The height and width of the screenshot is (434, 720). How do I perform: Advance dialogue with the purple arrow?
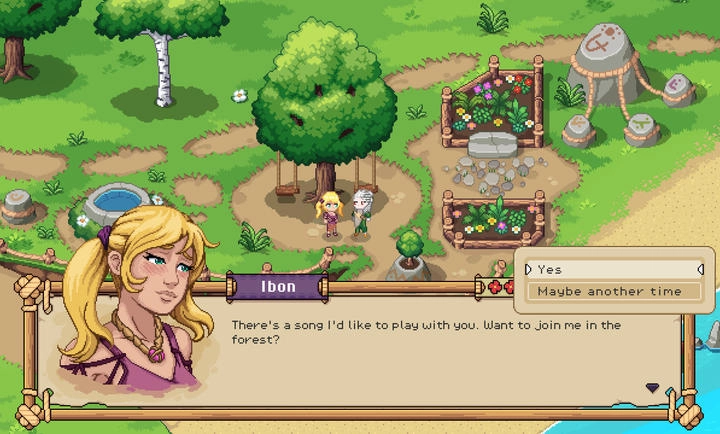(652, 388)
